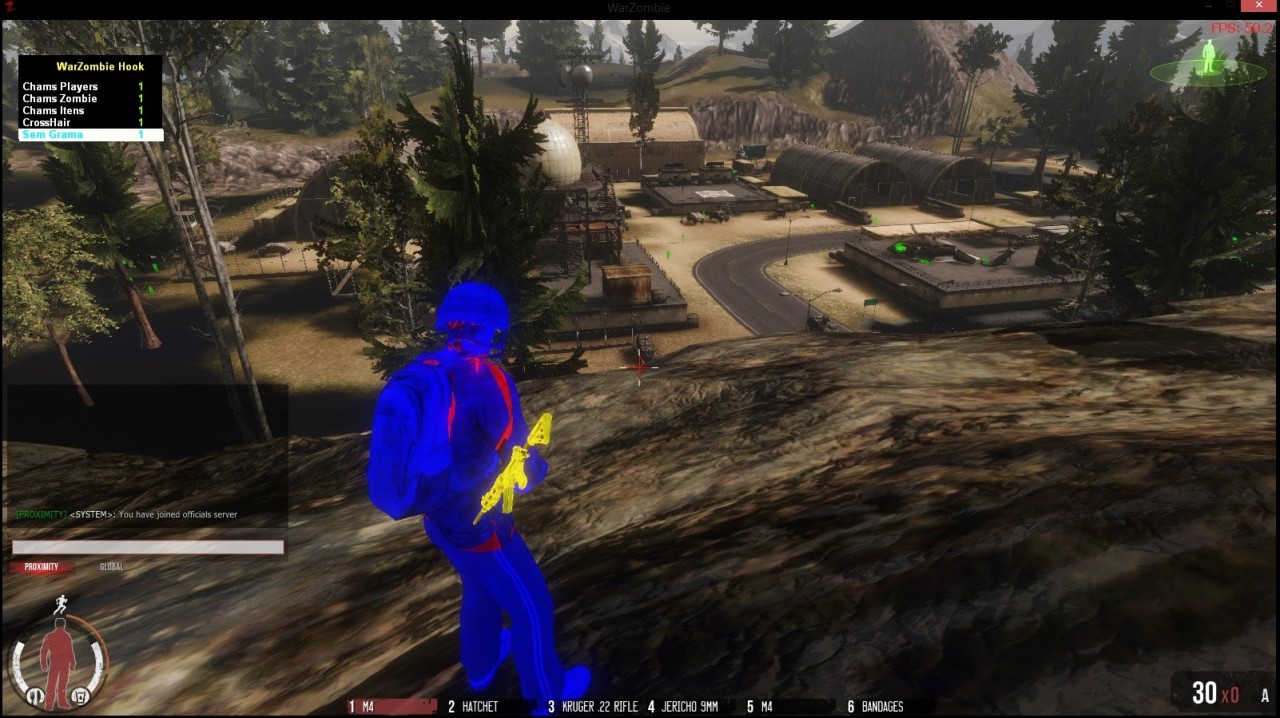Switch to the Global chat tab
1280x718 pixels.
(111, 567)
